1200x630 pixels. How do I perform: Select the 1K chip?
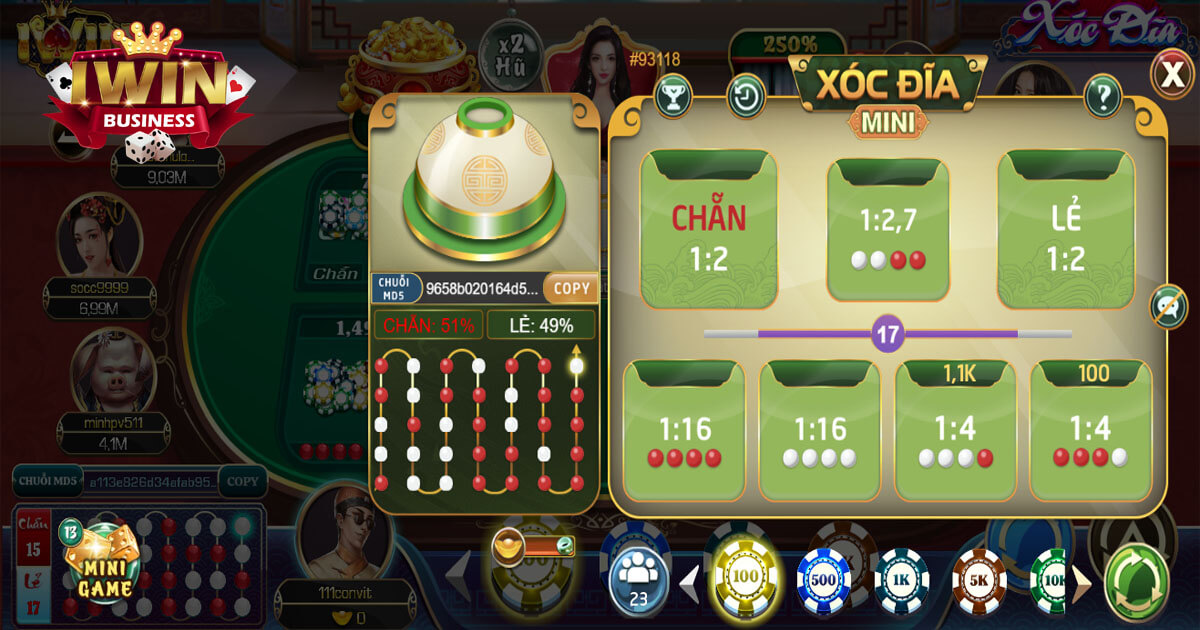tap(901, 580)
